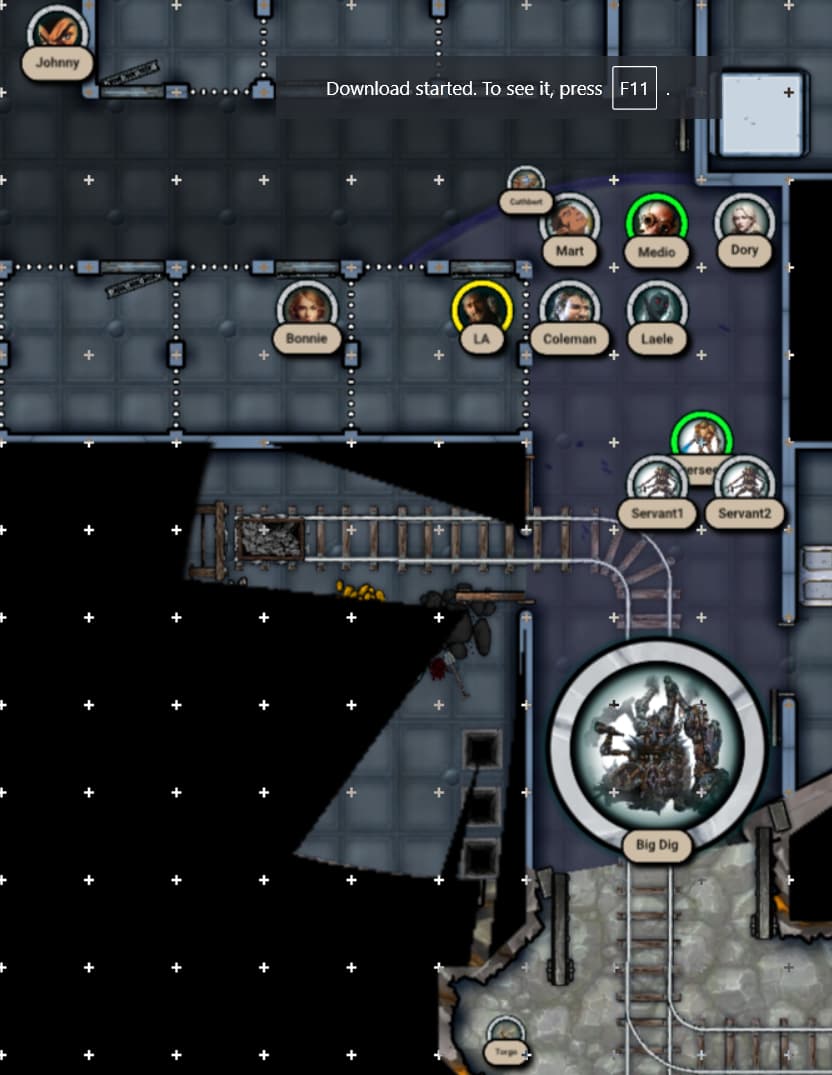Select the Servant1 token

[657, 483]
